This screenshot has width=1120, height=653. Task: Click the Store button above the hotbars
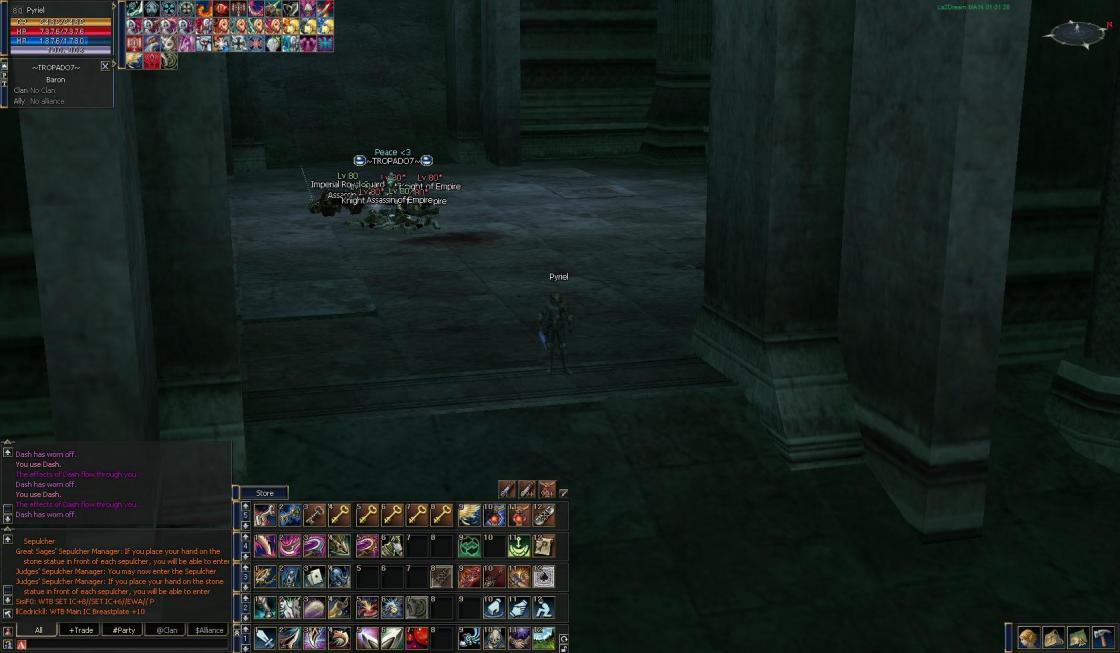pyautogui.click(x=264, y=493)
